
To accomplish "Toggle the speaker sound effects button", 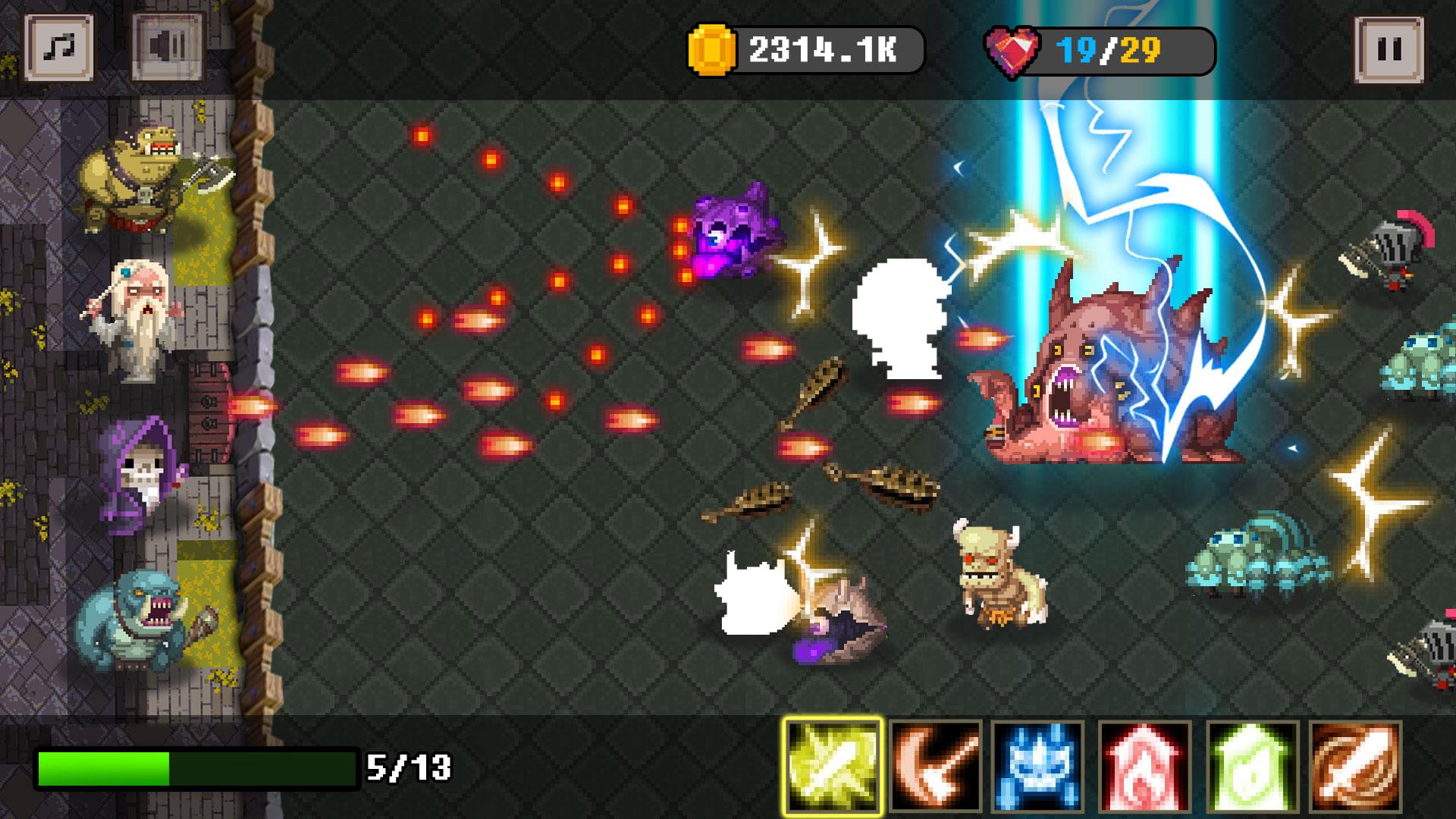I will pyautogui.click(x=167, y=45).
